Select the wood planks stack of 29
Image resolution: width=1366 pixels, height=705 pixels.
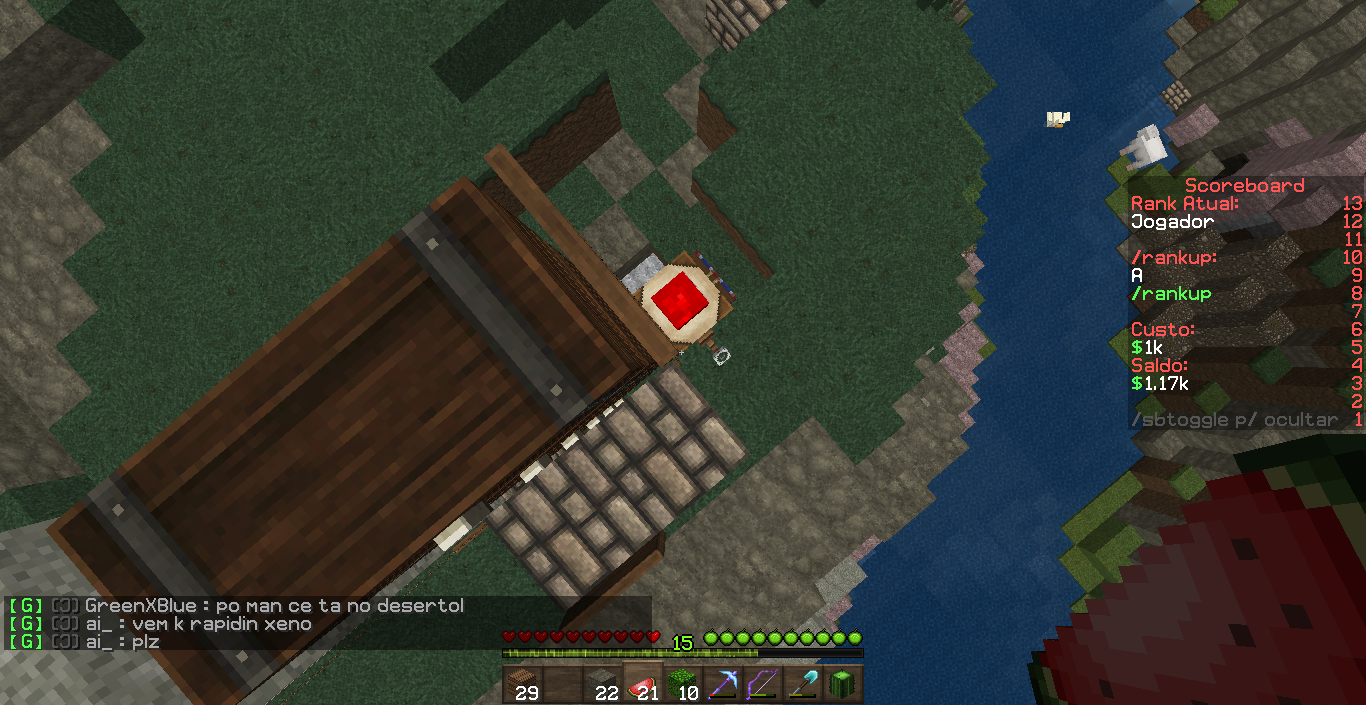click(x=522, y=684)
